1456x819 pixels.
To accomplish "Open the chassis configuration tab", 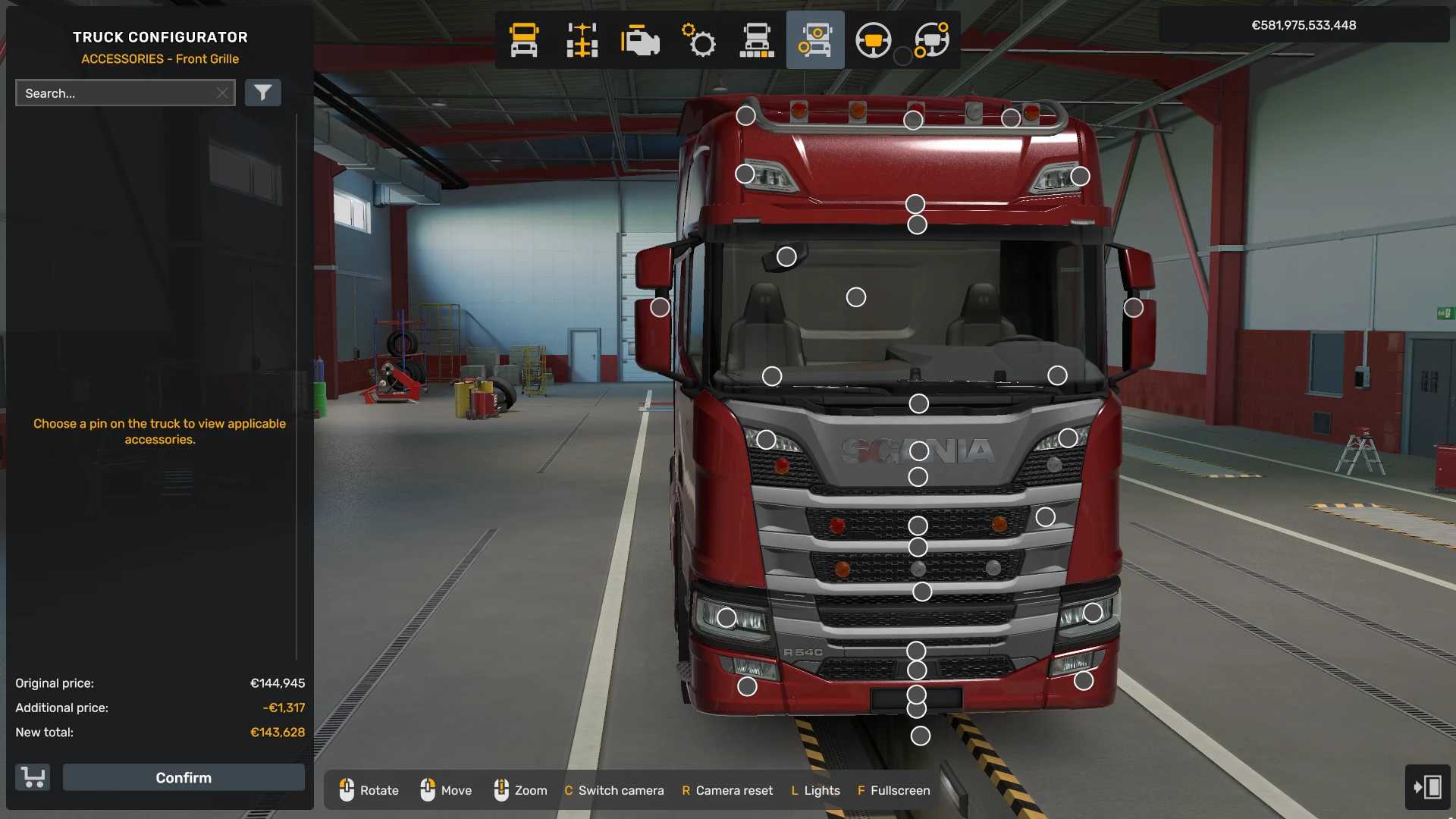I will point(582,40).
